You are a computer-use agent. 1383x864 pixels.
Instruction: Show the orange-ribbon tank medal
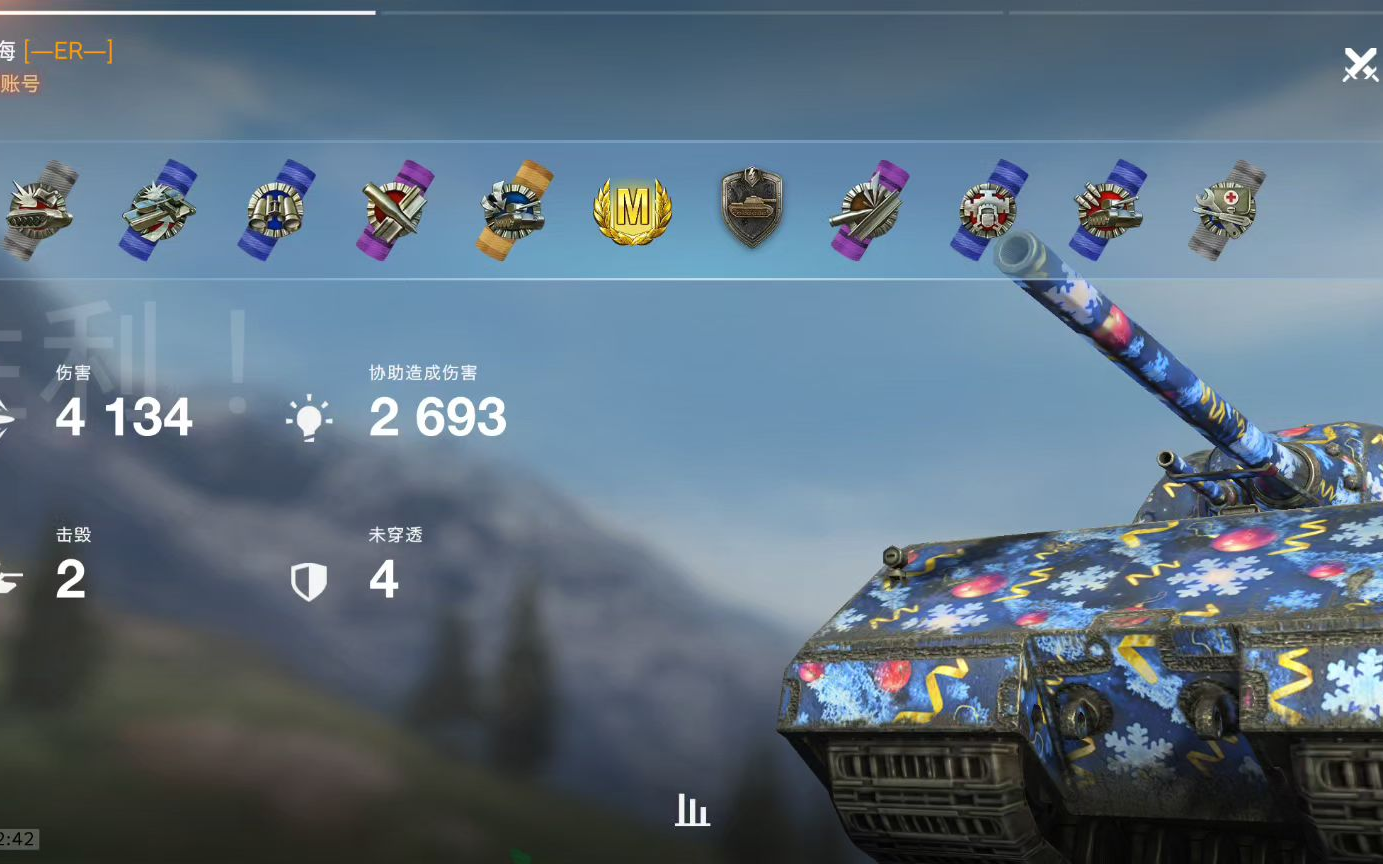[x=515, y=210]
